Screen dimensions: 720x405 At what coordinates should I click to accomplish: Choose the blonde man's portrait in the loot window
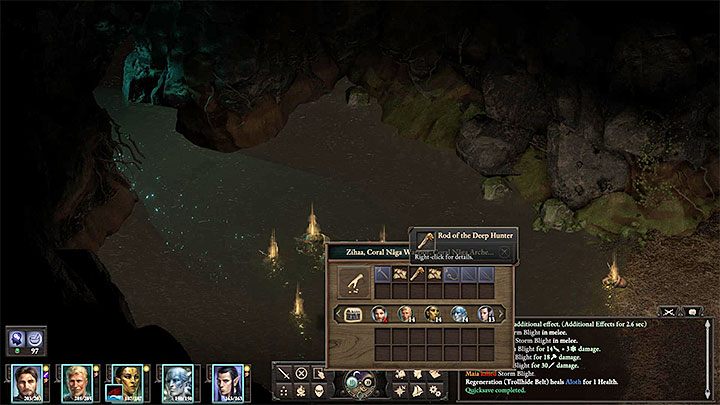point(407,315)
